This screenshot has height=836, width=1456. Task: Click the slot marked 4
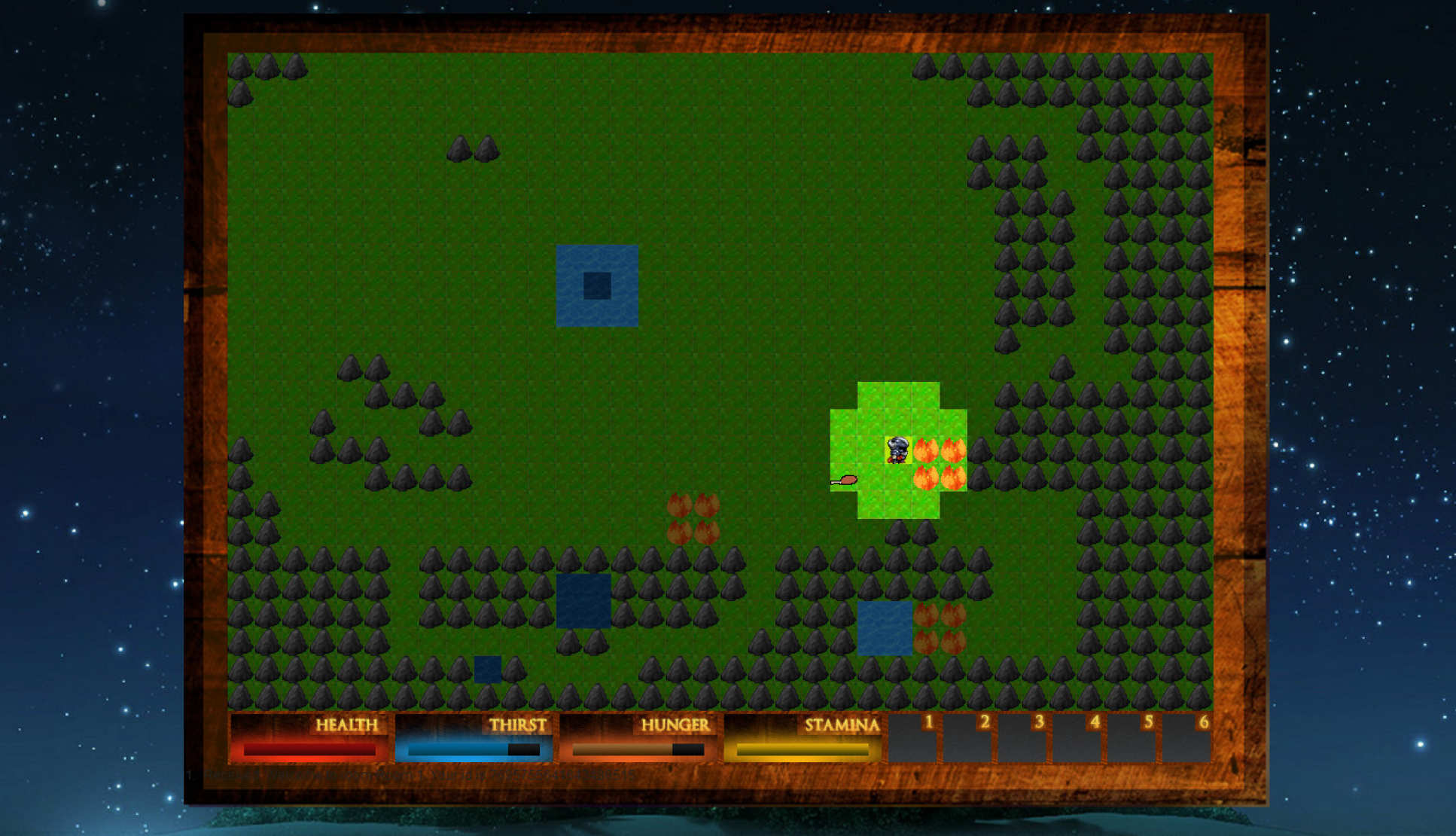[1077, 738]
